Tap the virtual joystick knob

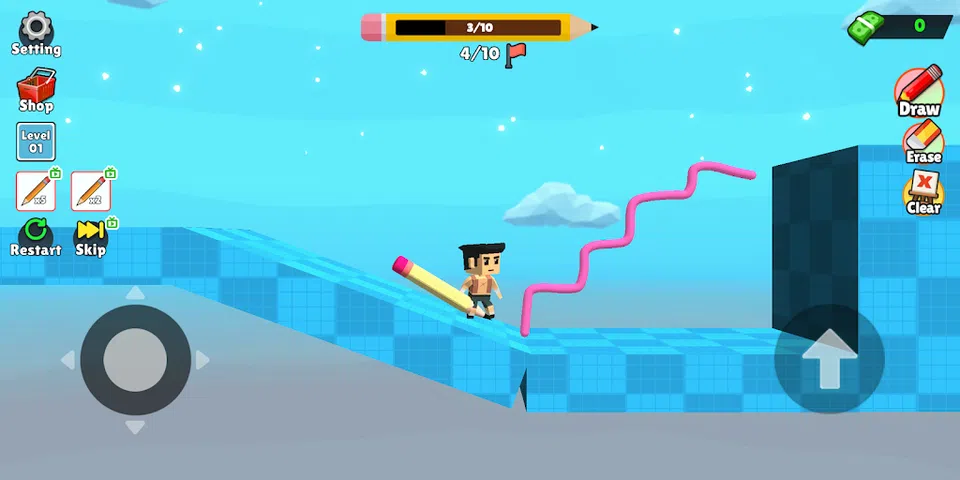pos(135,359)
